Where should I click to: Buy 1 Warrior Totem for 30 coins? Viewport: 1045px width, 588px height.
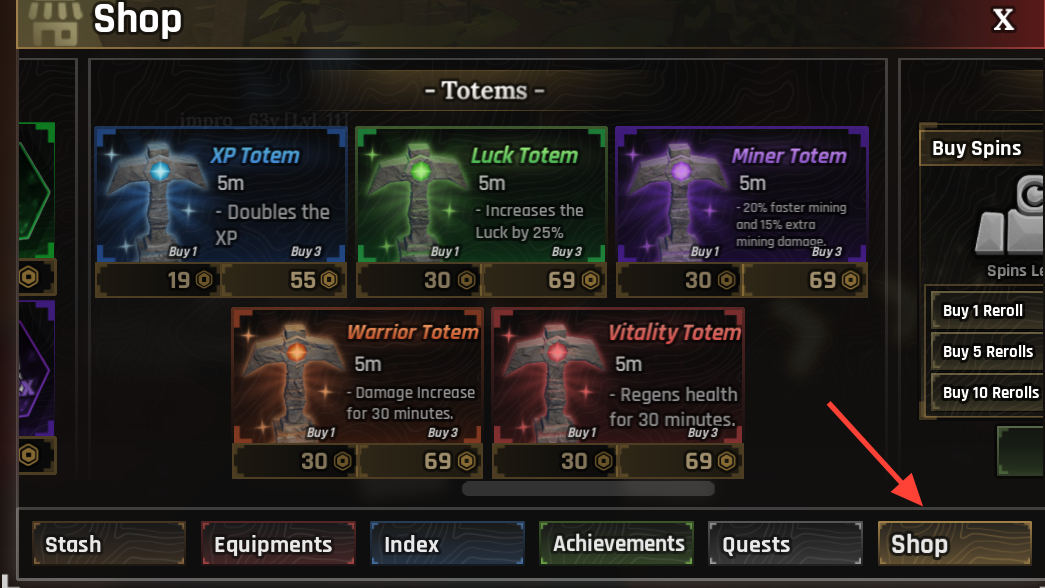[295, 461]
